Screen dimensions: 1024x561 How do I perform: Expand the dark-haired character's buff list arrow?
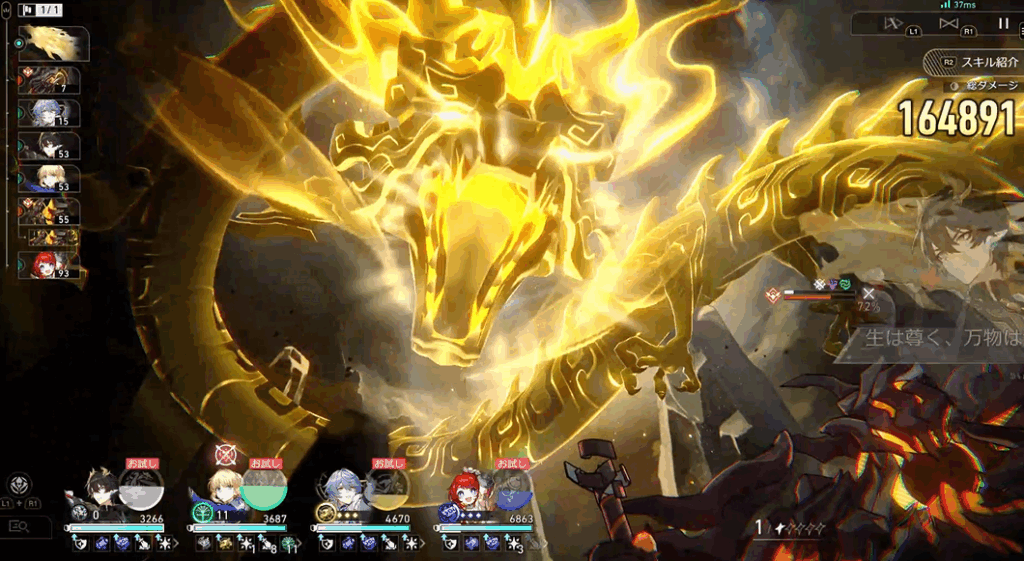pos(178,543)
